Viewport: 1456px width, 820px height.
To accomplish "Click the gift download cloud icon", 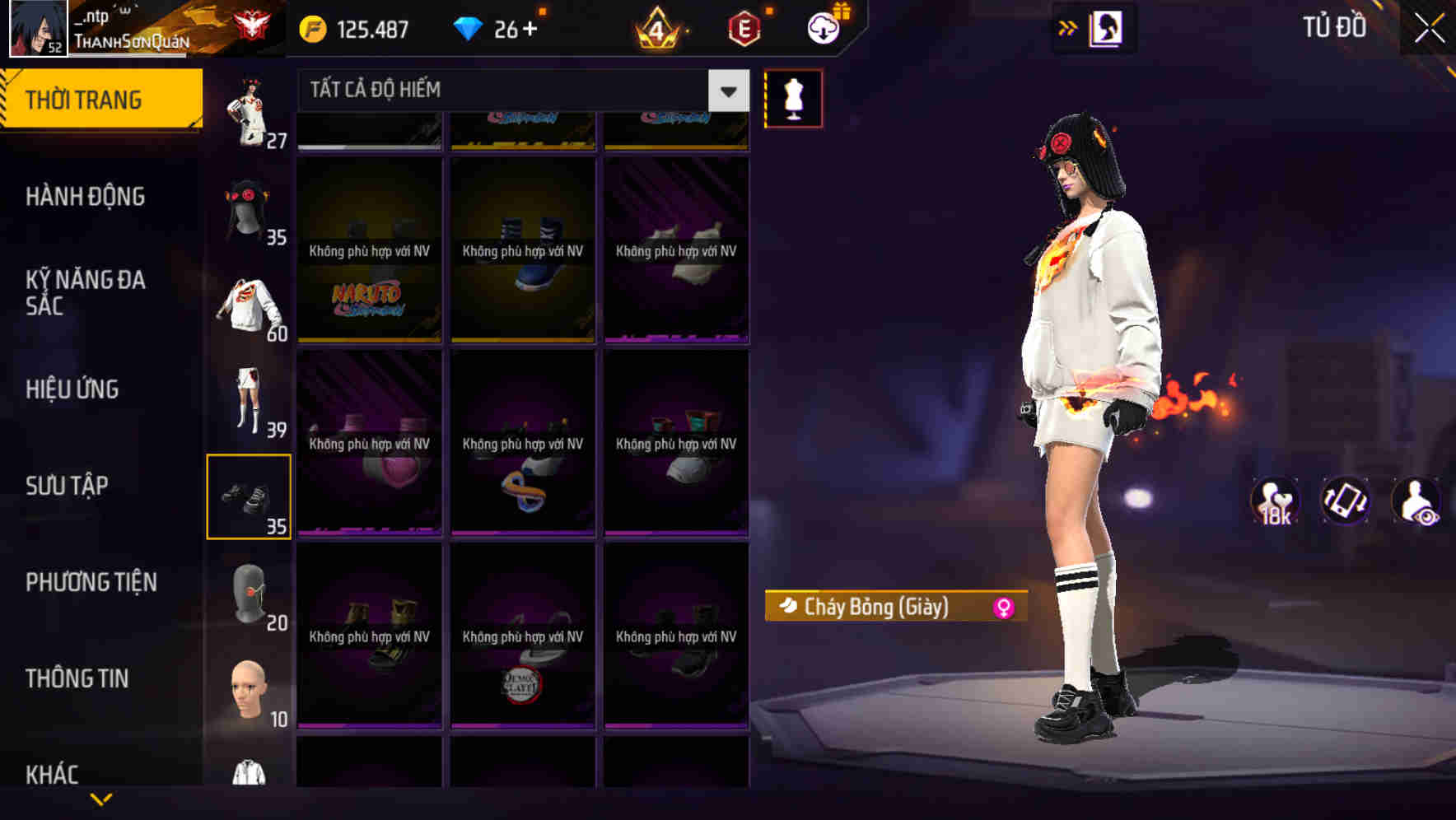I will click(822, 27).
